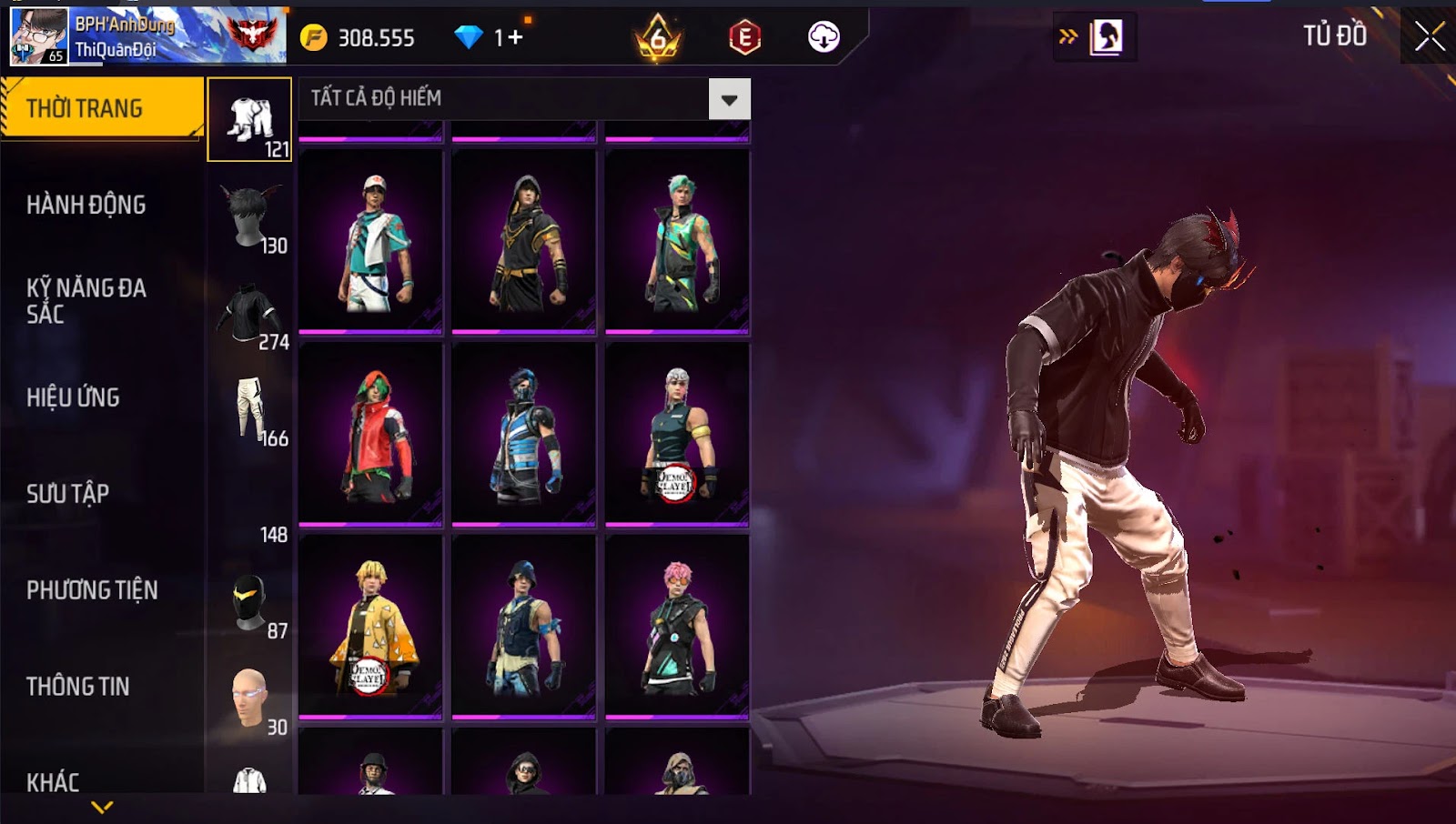This screenshot has width=1456, height=824.
Task: Select the yellow haori Demon Slayer outfit
Action: (x=370, y=626)
